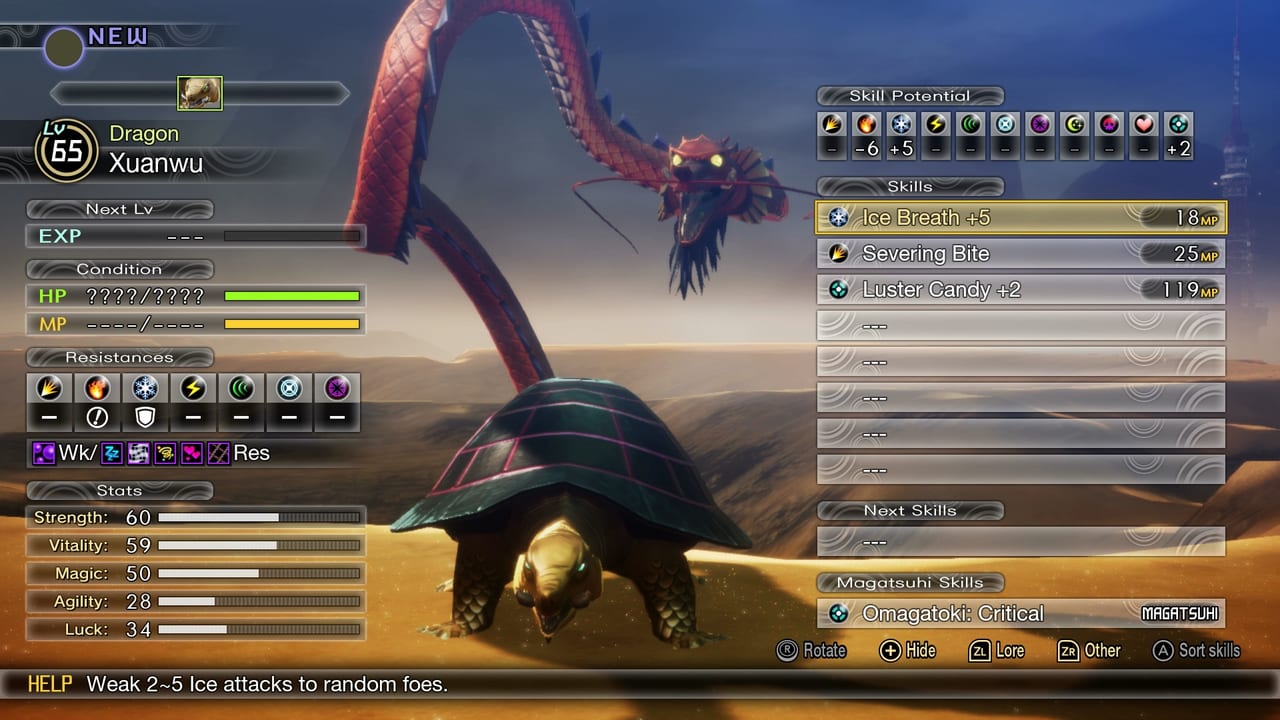Image resolution: width=1280 pixels, height=720 pixels.
Task: Select the Ice Breath +5 skill
Action: pyautogui.click(x=1020, y=217)
